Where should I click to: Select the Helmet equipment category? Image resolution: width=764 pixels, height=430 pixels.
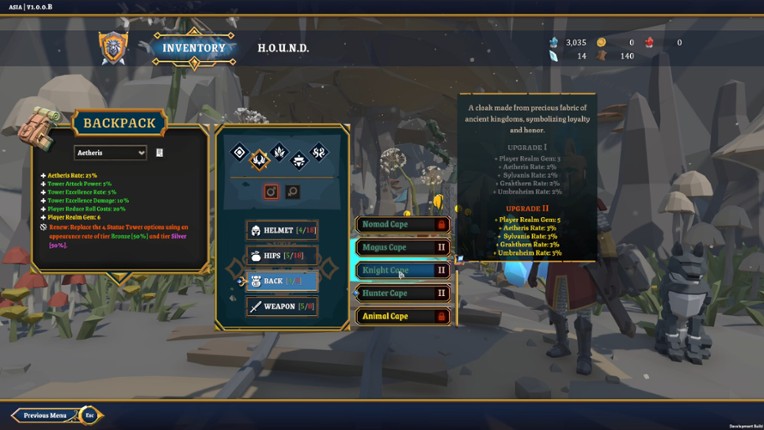pyautogui.click(x=282, y=230)
